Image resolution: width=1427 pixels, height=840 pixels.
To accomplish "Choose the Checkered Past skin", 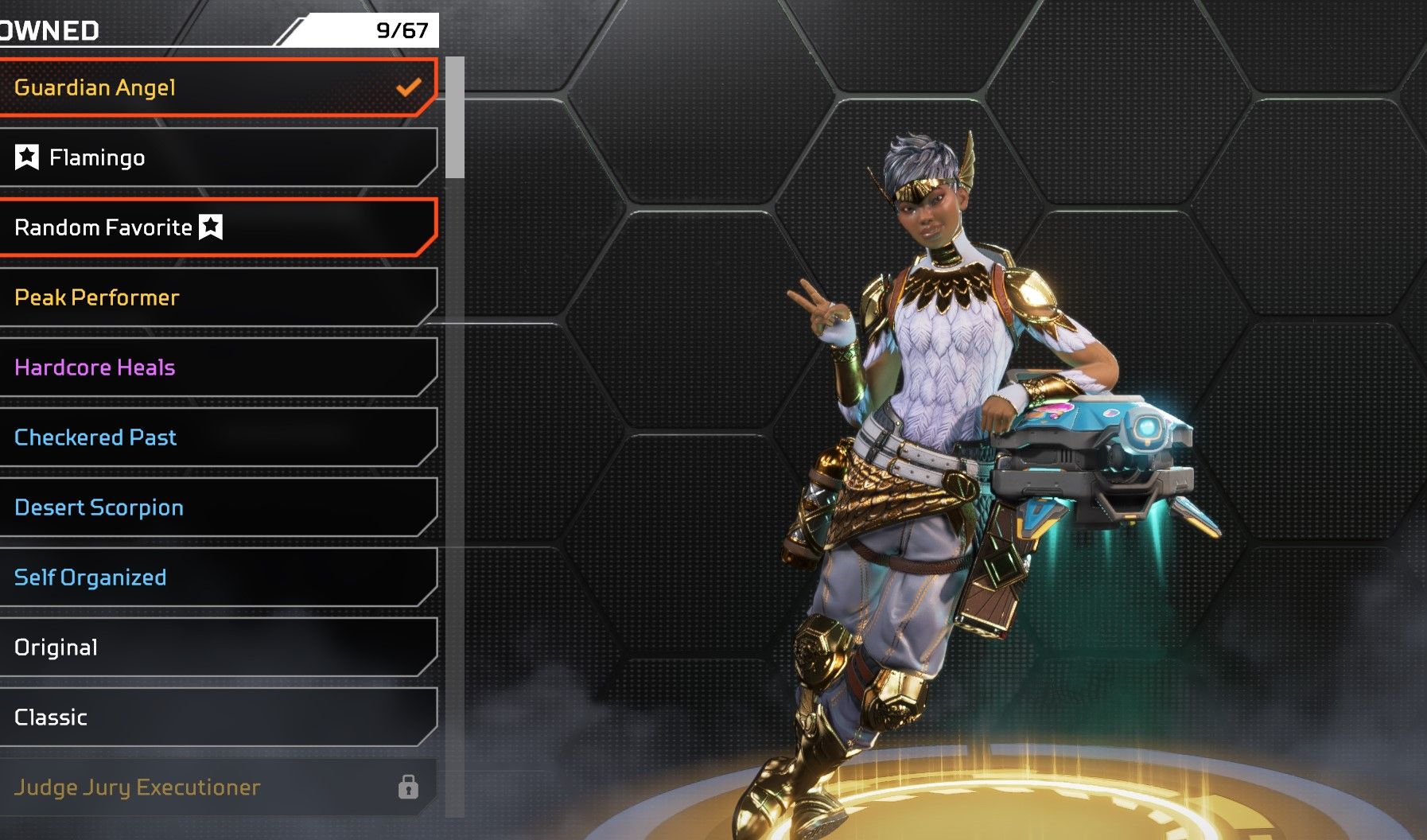I will [x=215, y=437].
